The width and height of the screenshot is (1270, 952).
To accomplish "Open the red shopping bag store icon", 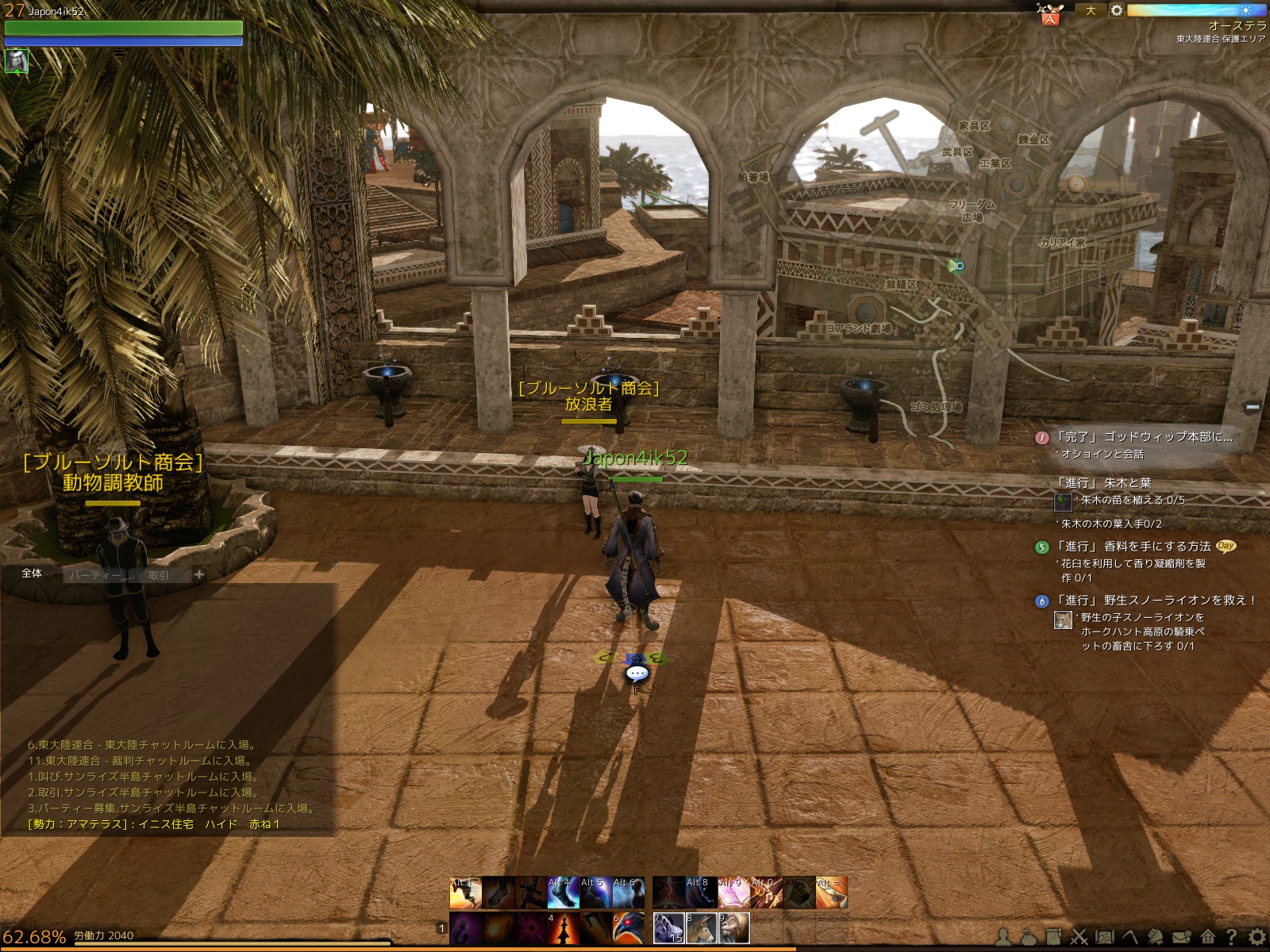I will [x=1050, y=16].
